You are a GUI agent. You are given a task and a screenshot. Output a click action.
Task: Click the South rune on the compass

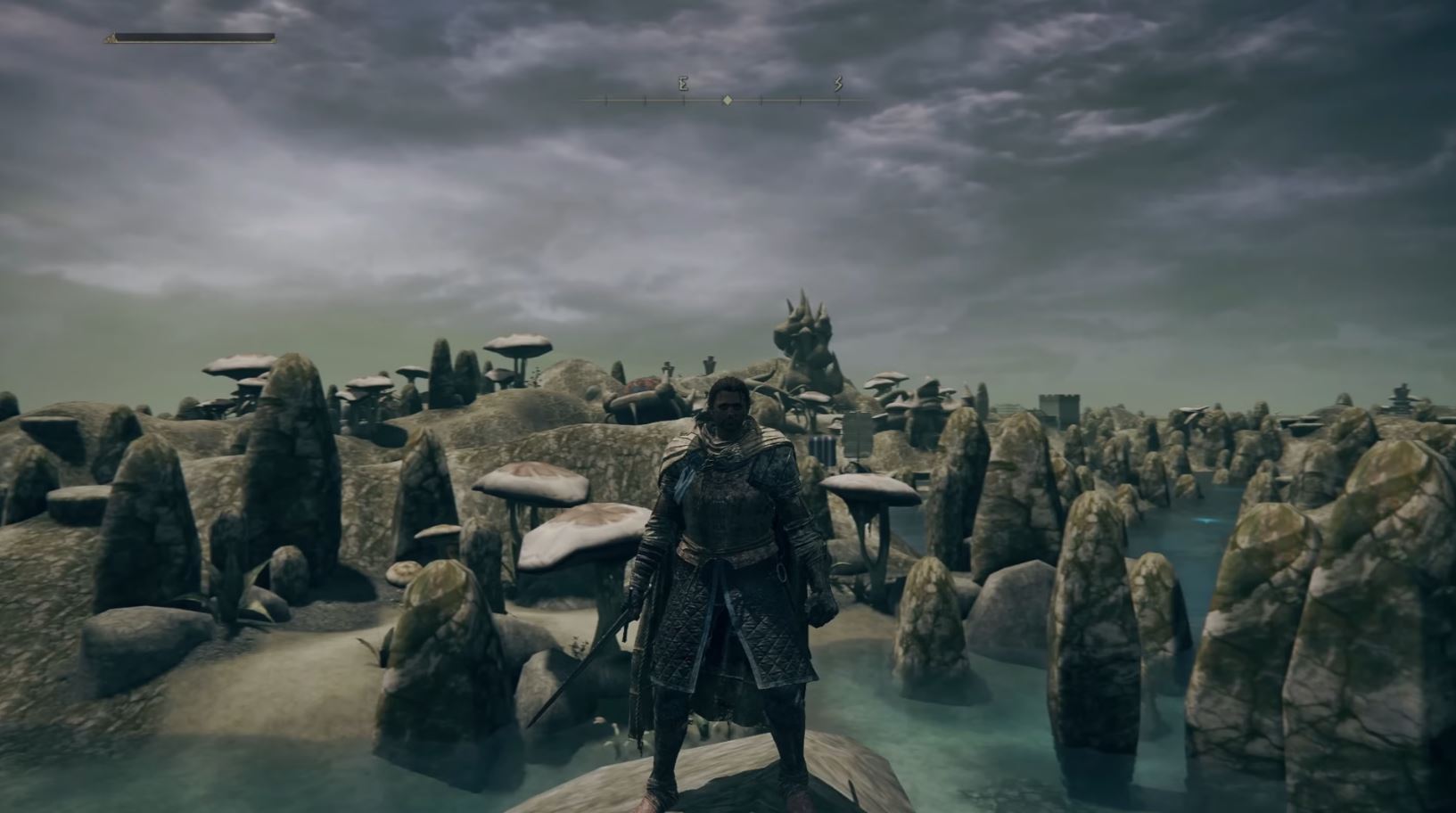coord(838,83)
